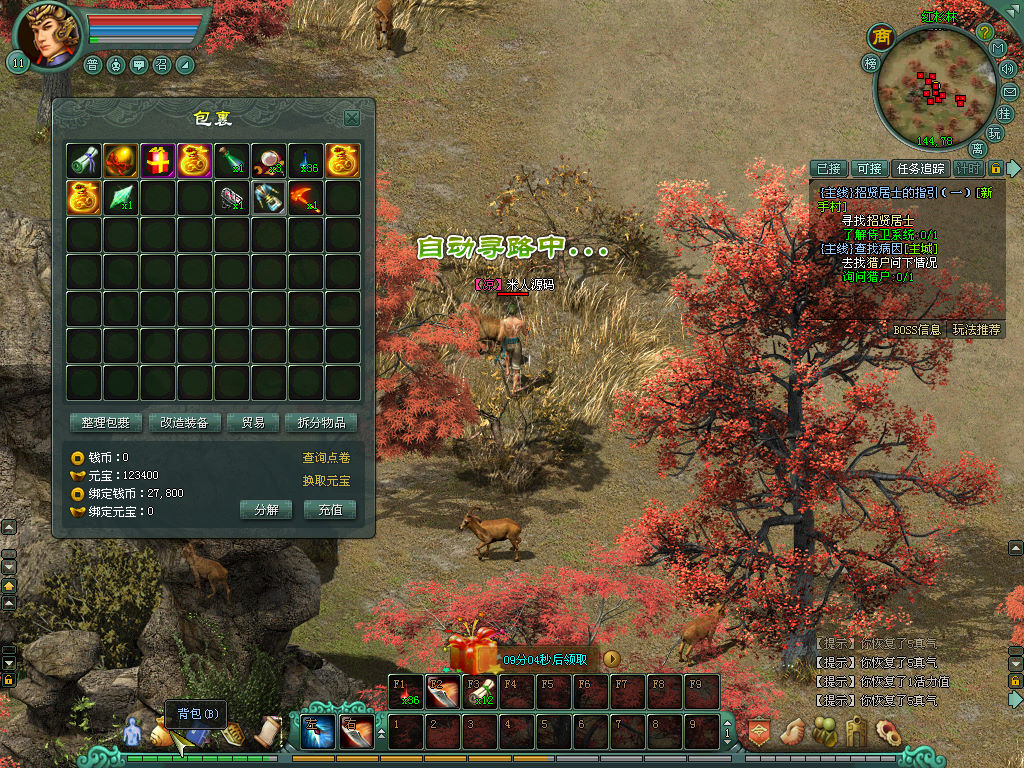Screen dimensions: 1024x768
Task: Open the 商 shop button by minimap
Action: 881,37
